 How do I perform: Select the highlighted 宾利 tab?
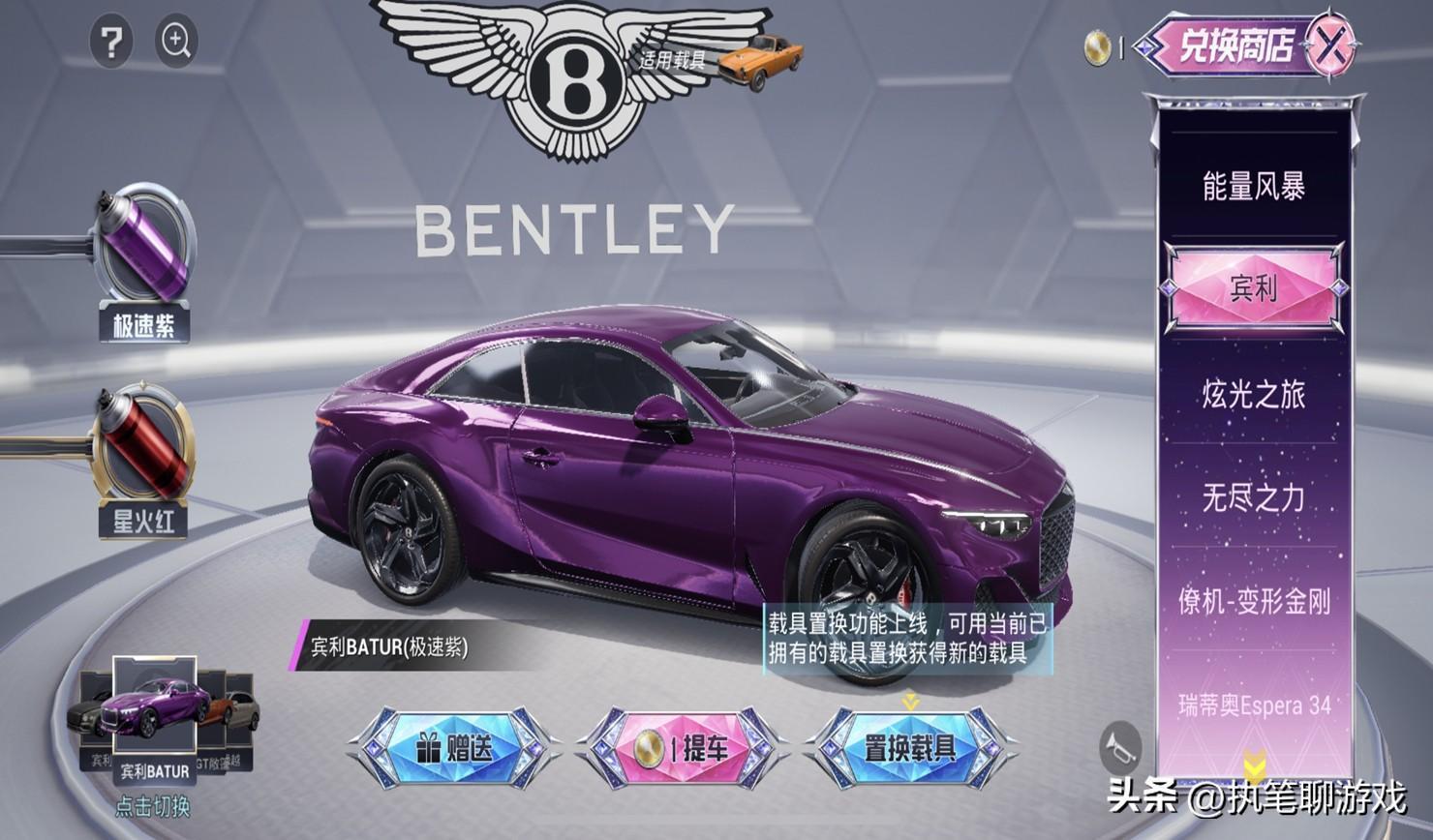[x=1253, y=288]
